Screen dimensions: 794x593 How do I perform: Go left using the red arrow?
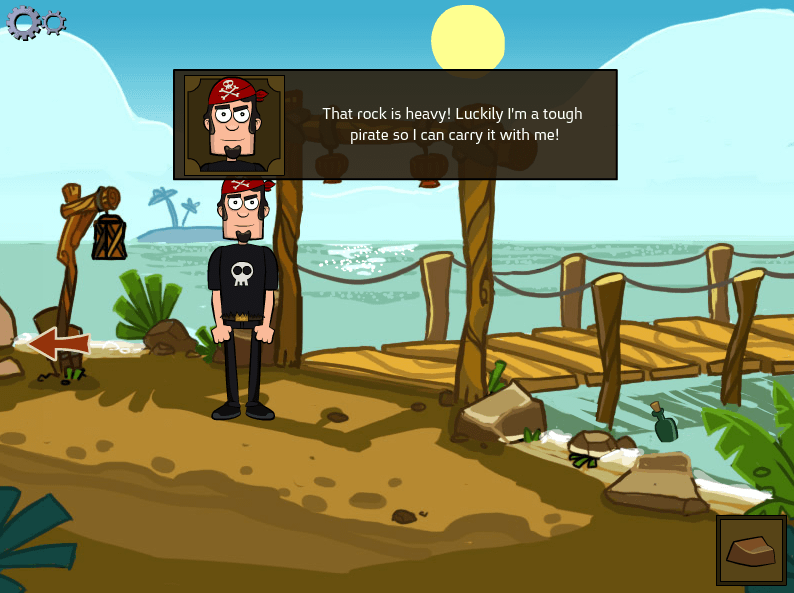tap(59, 344)
